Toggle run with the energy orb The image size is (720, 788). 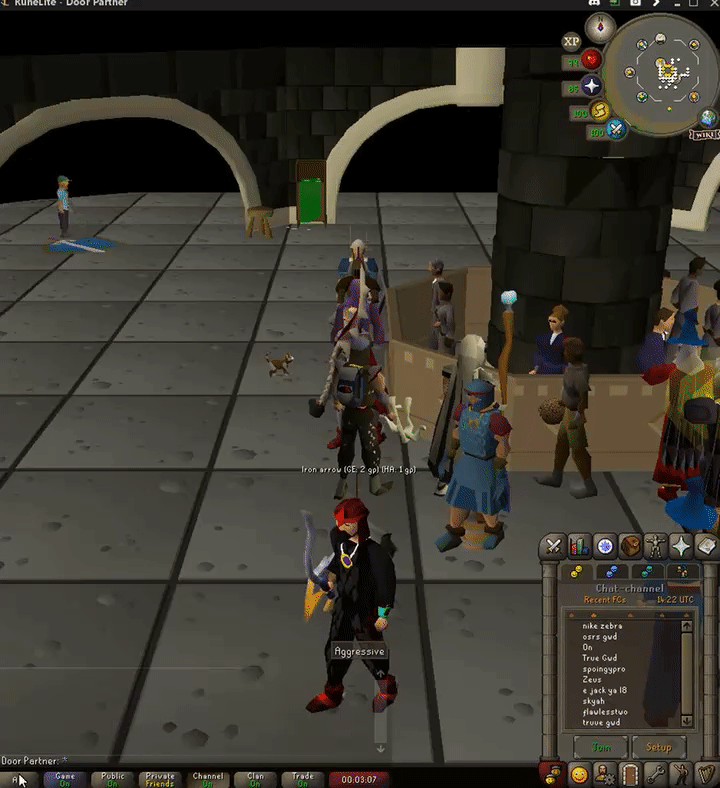click(600, 111)
